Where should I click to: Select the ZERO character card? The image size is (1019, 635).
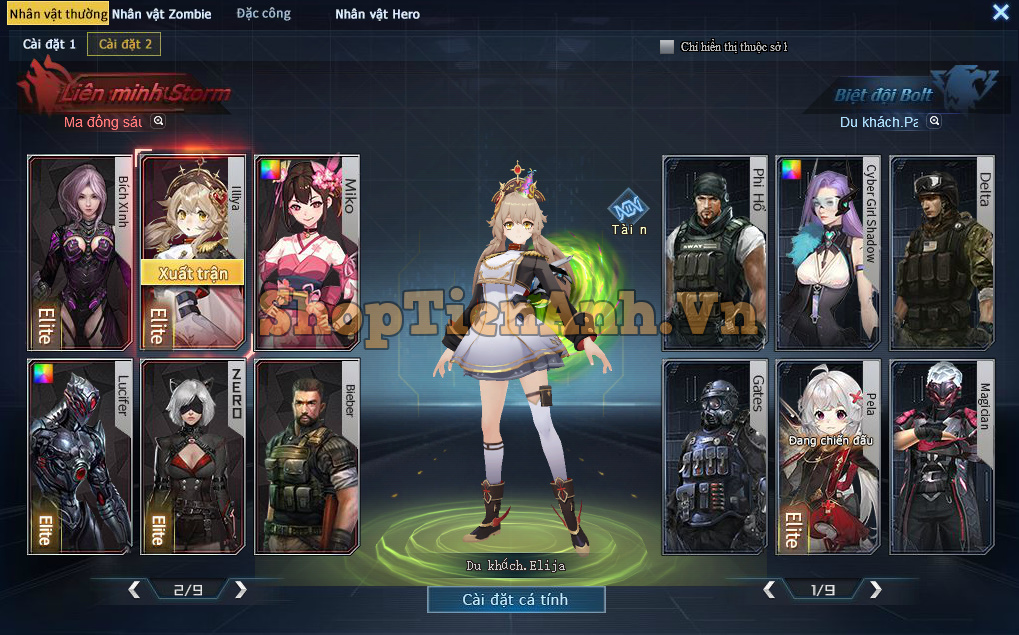coord(194,456)
